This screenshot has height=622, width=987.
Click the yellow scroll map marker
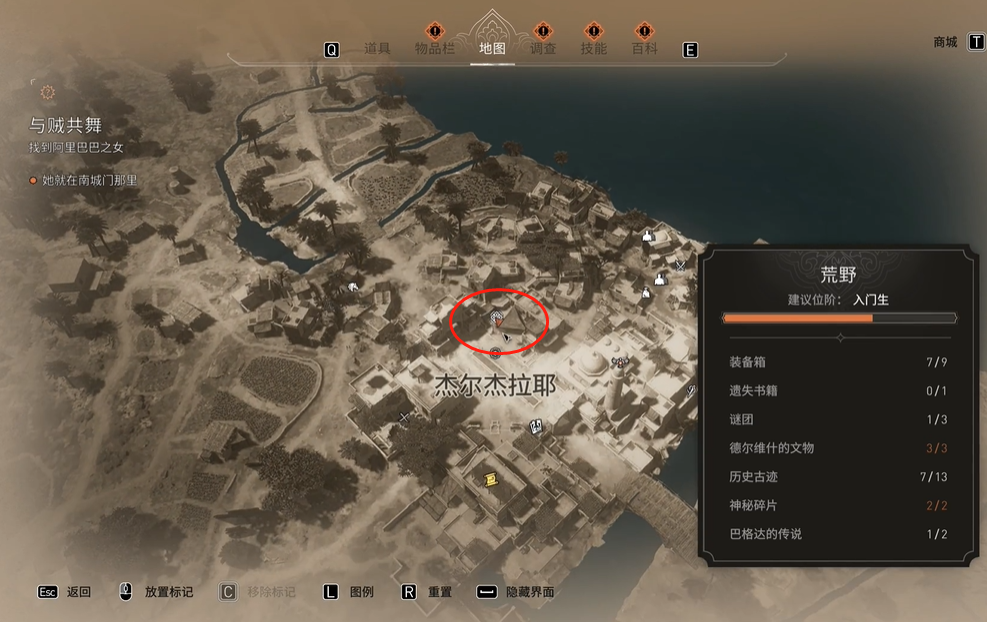click(x=491, y=480)
